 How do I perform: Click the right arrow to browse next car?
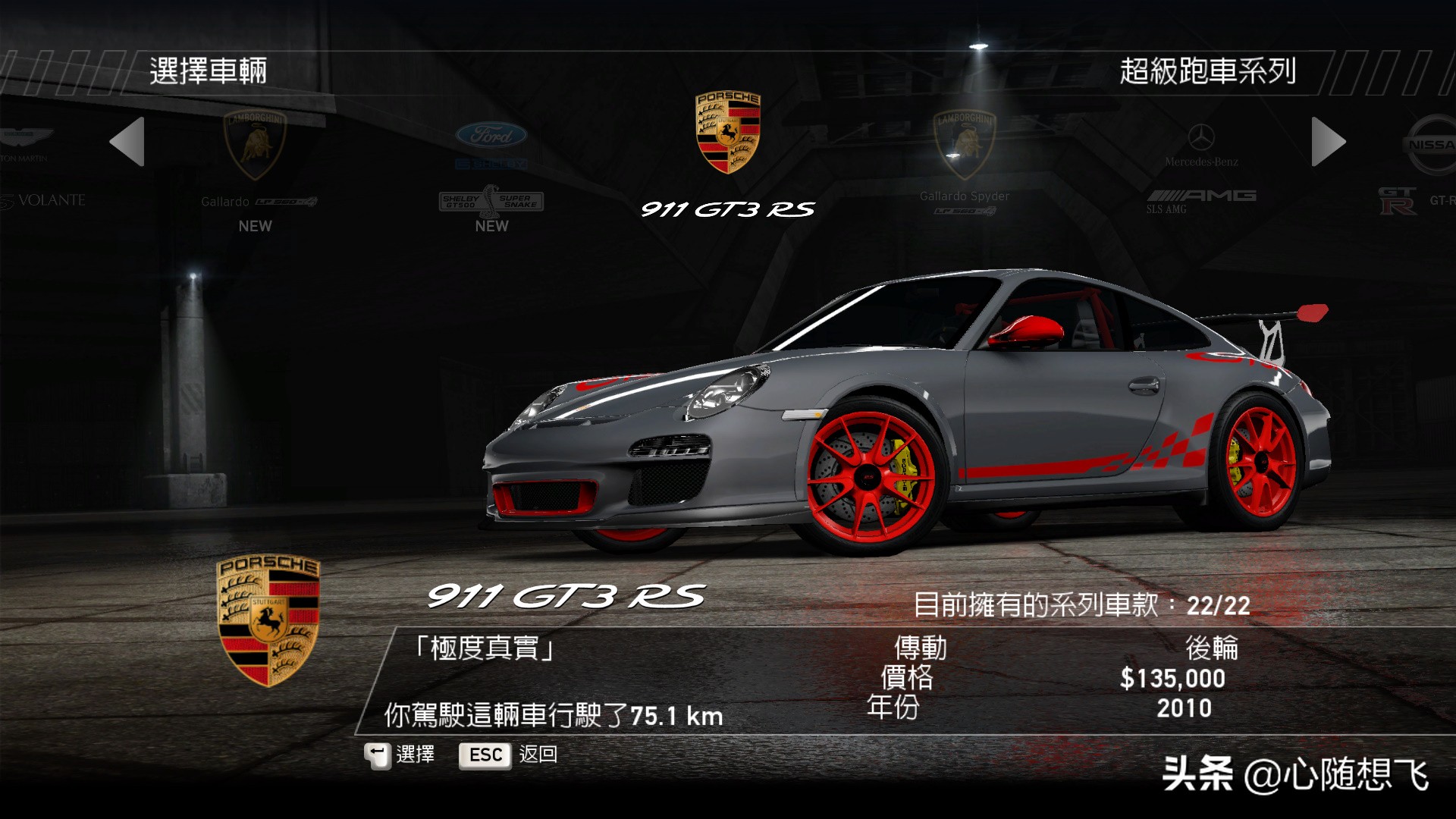click(x=1328, y=142)
